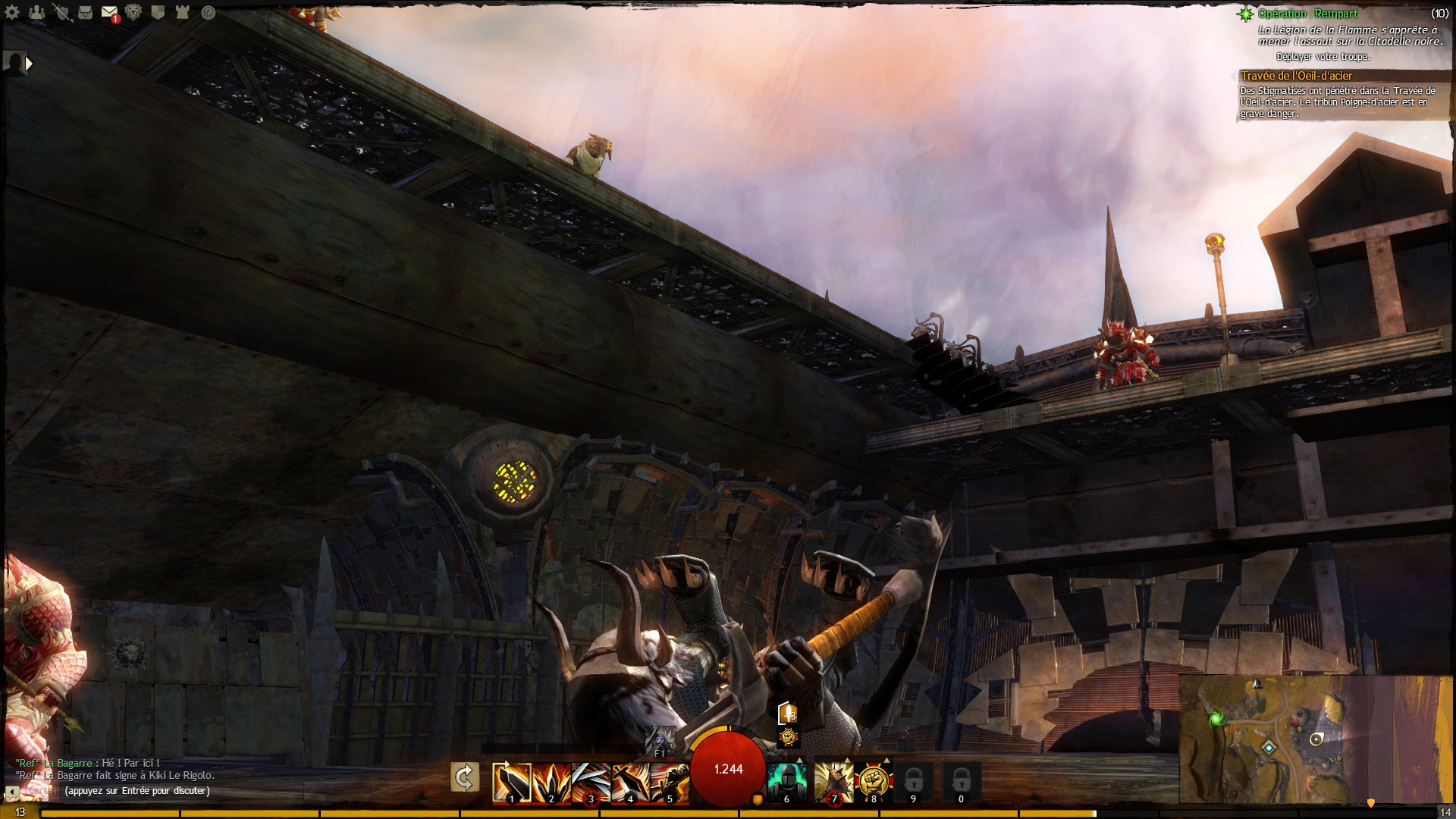Viewport: 1456px width, 819px height.
Task: Click the teal diamond waypoint on minimap
Action: (1268, 748)
